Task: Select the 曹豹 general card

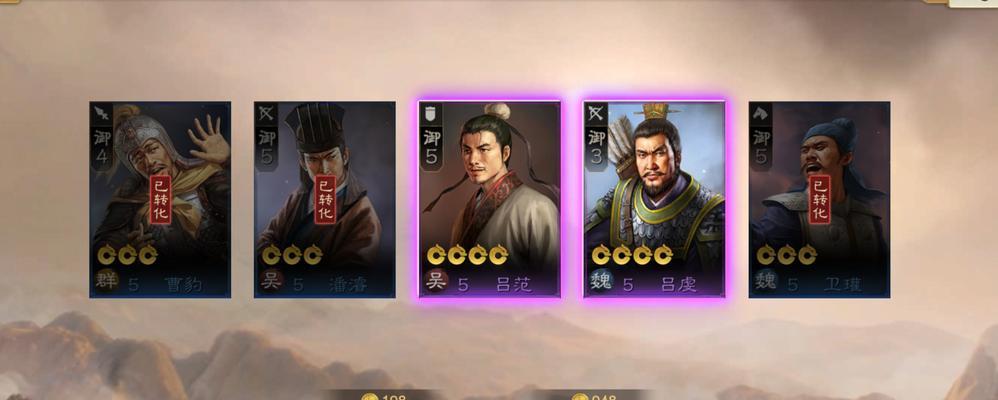Action: click(160, 199)
